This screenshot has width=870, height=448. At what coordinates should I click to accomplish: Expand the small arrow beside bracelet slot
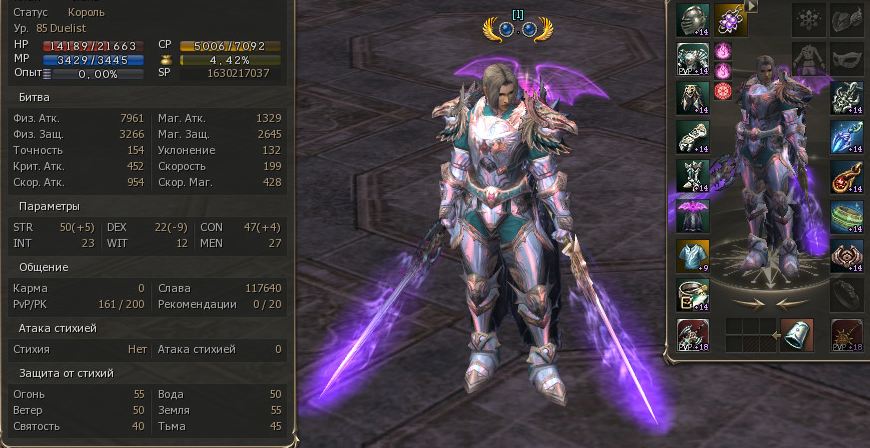(x=752, y=6)
